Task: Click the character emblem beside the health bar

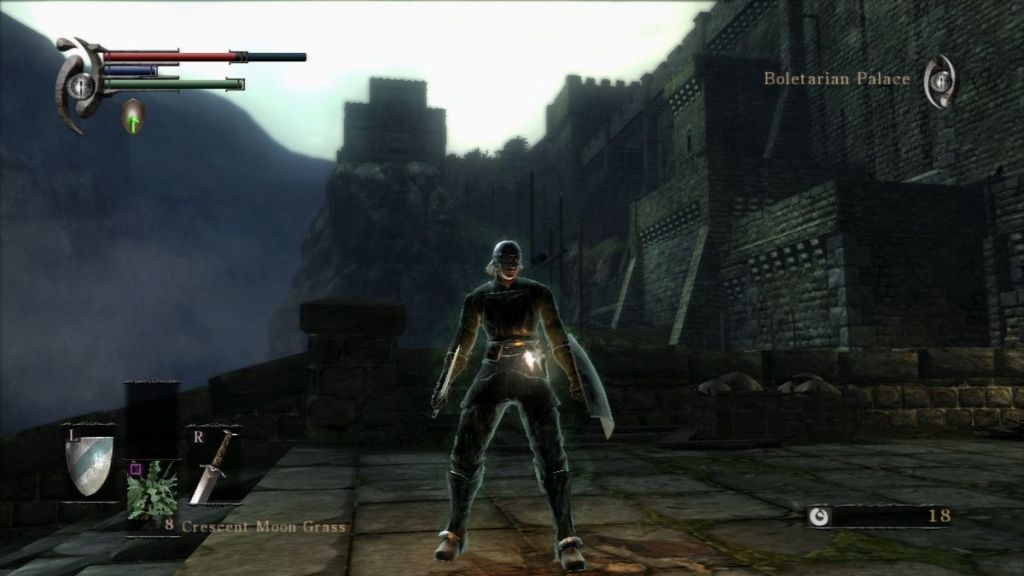Action: tap(78, 85)
